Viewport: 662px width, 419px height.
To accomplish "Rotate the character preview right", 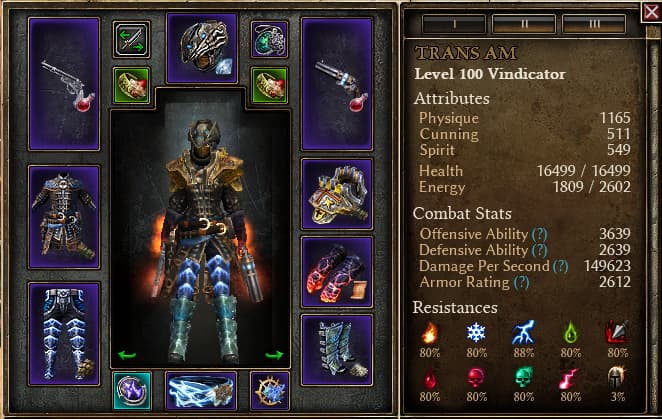I will tap(274, 353).
